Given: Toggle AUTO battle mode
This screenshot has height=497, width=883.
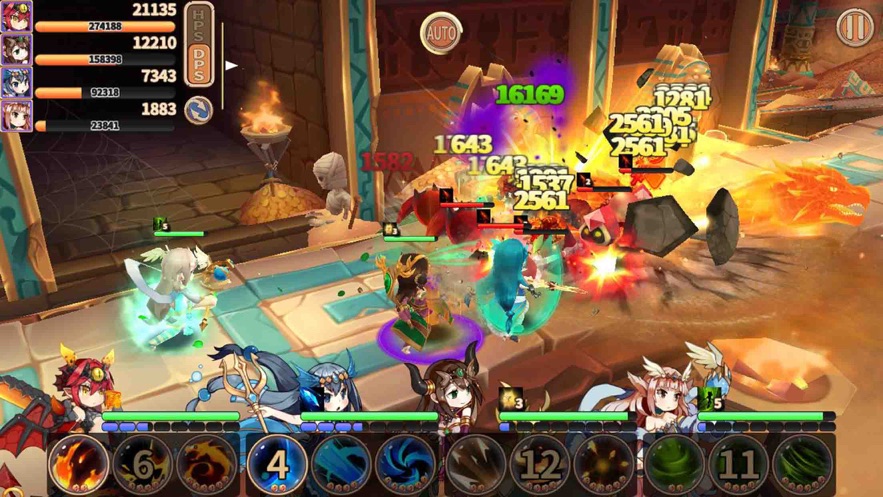Looking at the screenshot, I should [441, 33].
